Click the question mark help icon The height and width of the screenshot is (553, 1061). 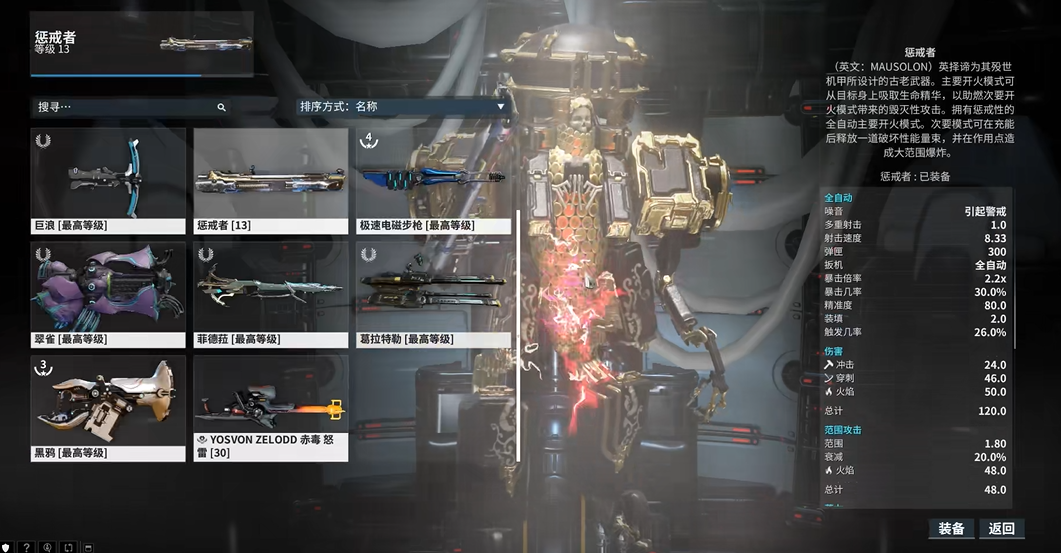(27, 547)
